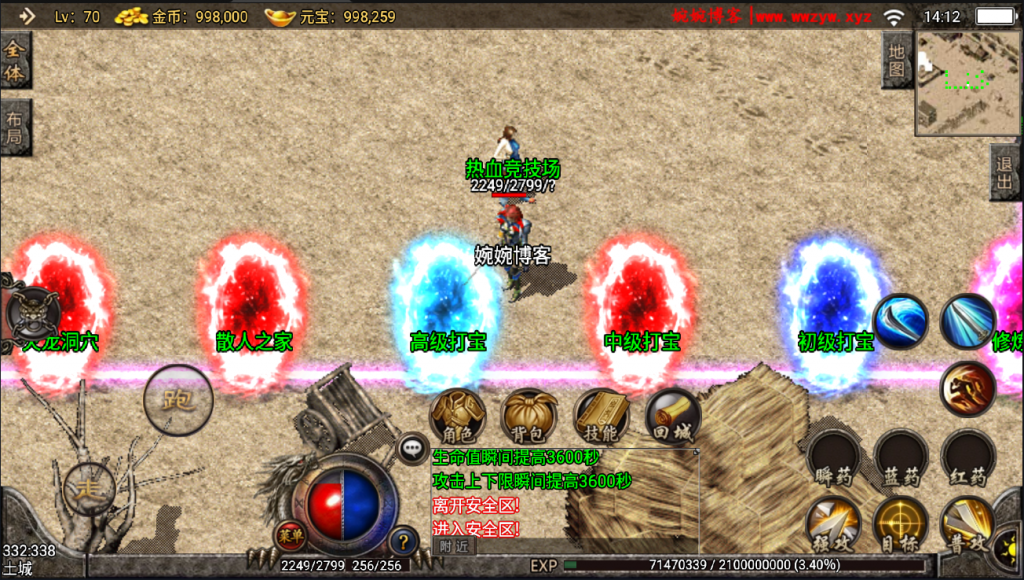Image resolution: width=1024 pixels, height=580 pixels.
Task: Open the 技能 skills book
Action: [602, 415]
